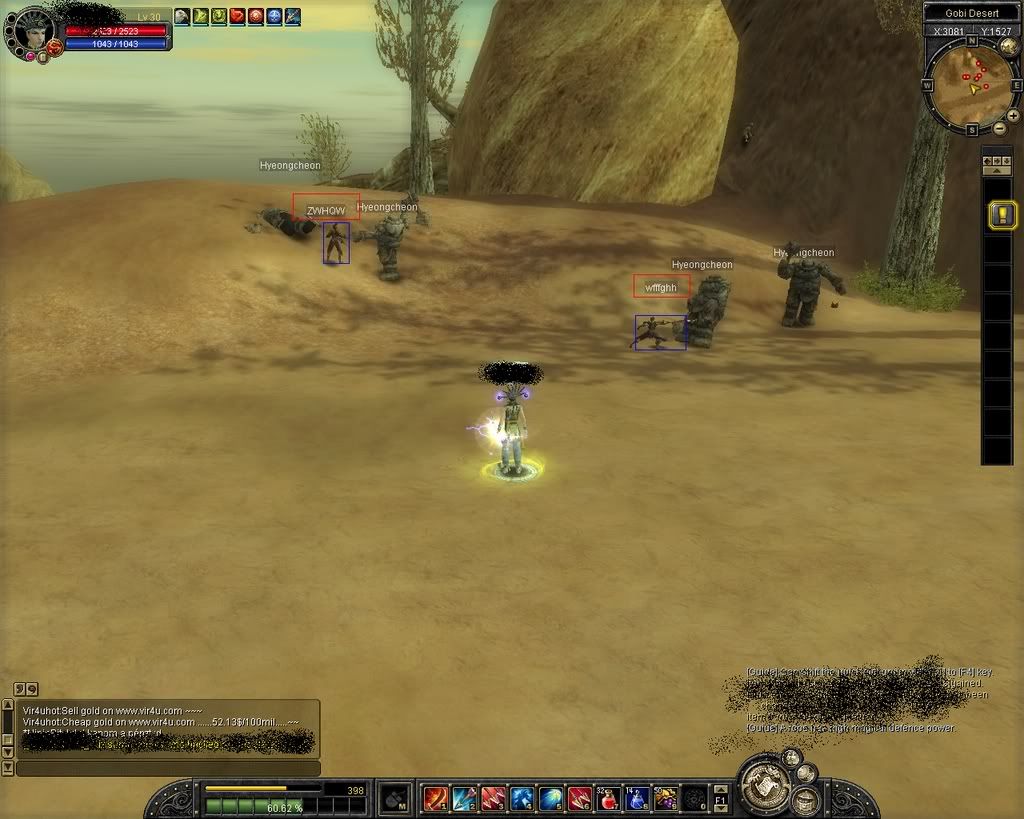Click the red dragon emblem beside portrait
Image resolution: width=1024 pixels, height=819 pixels.
[54, 47]
